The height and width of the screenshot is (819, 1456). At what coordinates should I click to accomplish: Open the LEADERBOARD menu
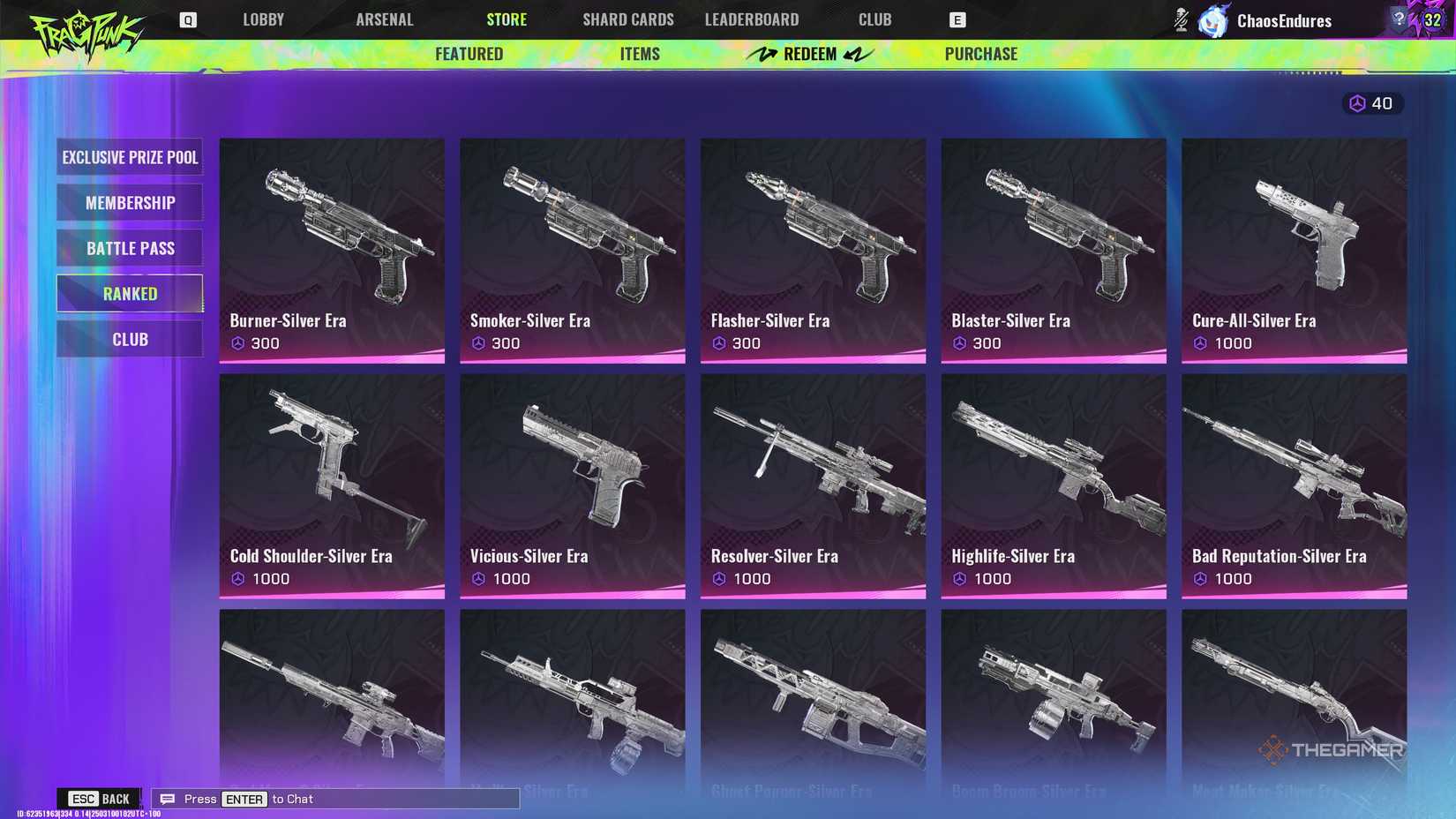click(752, 19)
